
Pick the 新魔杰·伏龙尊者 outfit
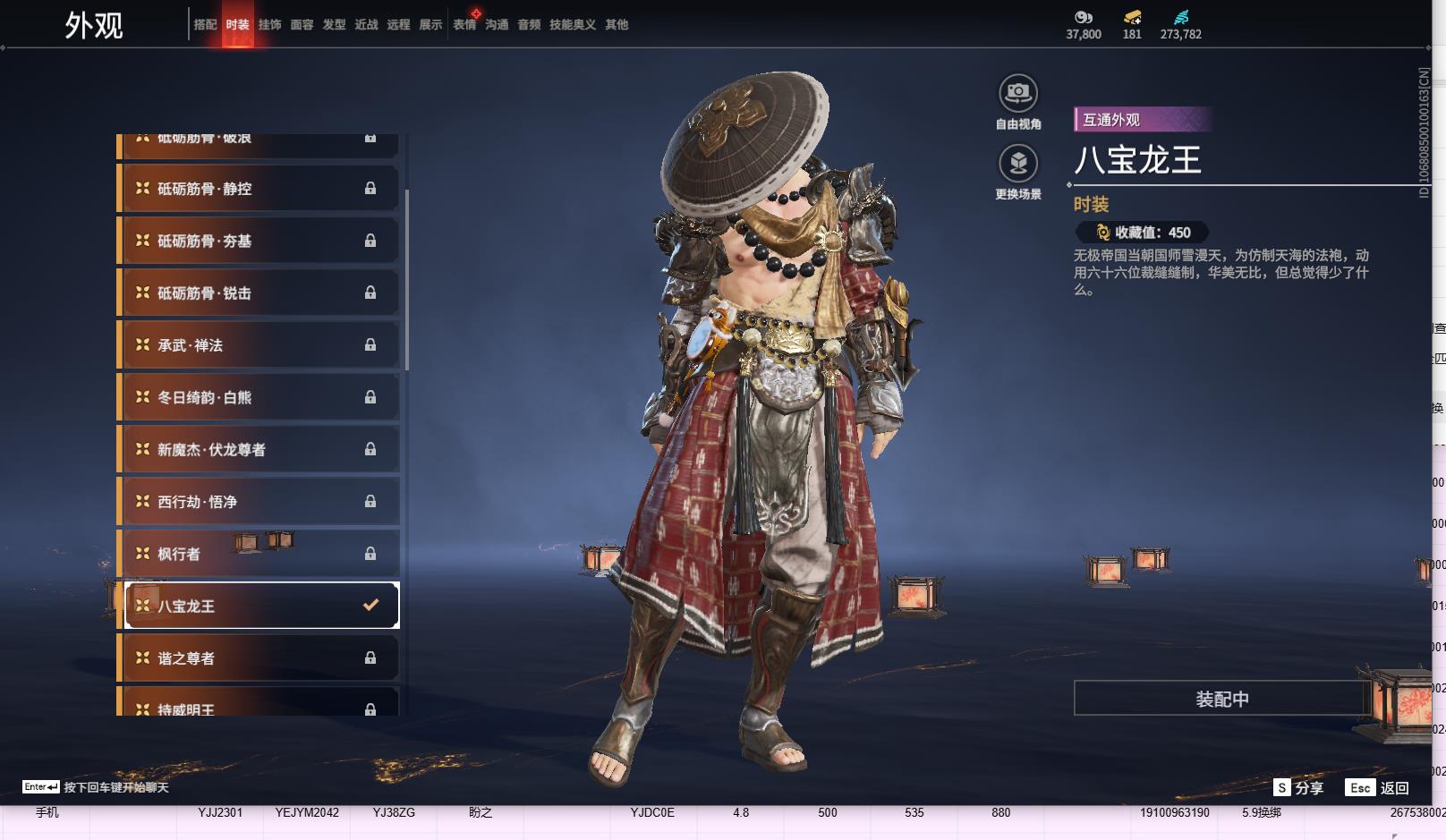[259, 449]
